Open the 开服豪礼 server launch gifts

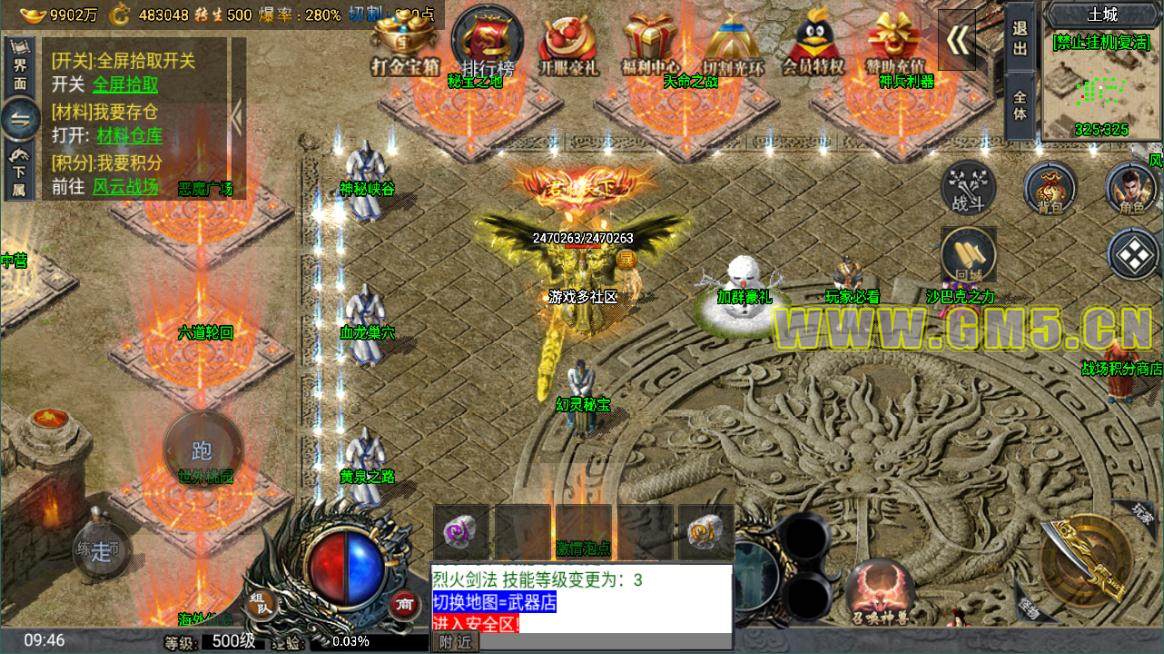[x=568, y=45]
